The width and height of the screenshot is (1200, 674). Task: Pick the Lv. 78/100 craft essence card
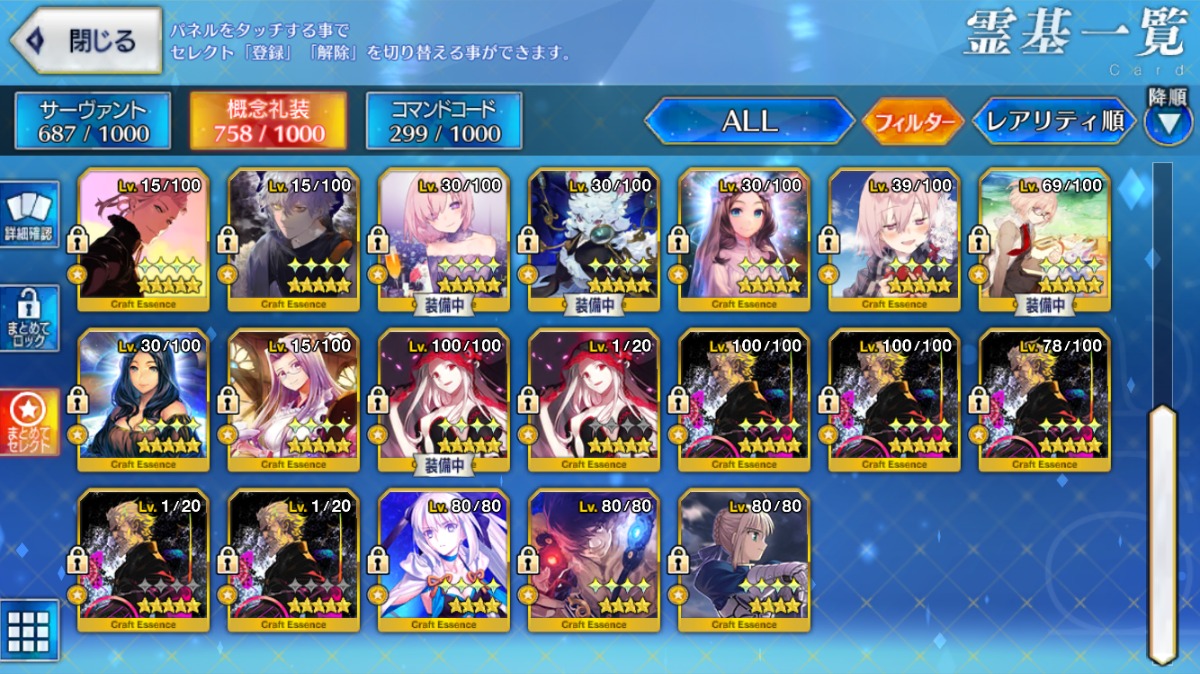(1044, 399)
